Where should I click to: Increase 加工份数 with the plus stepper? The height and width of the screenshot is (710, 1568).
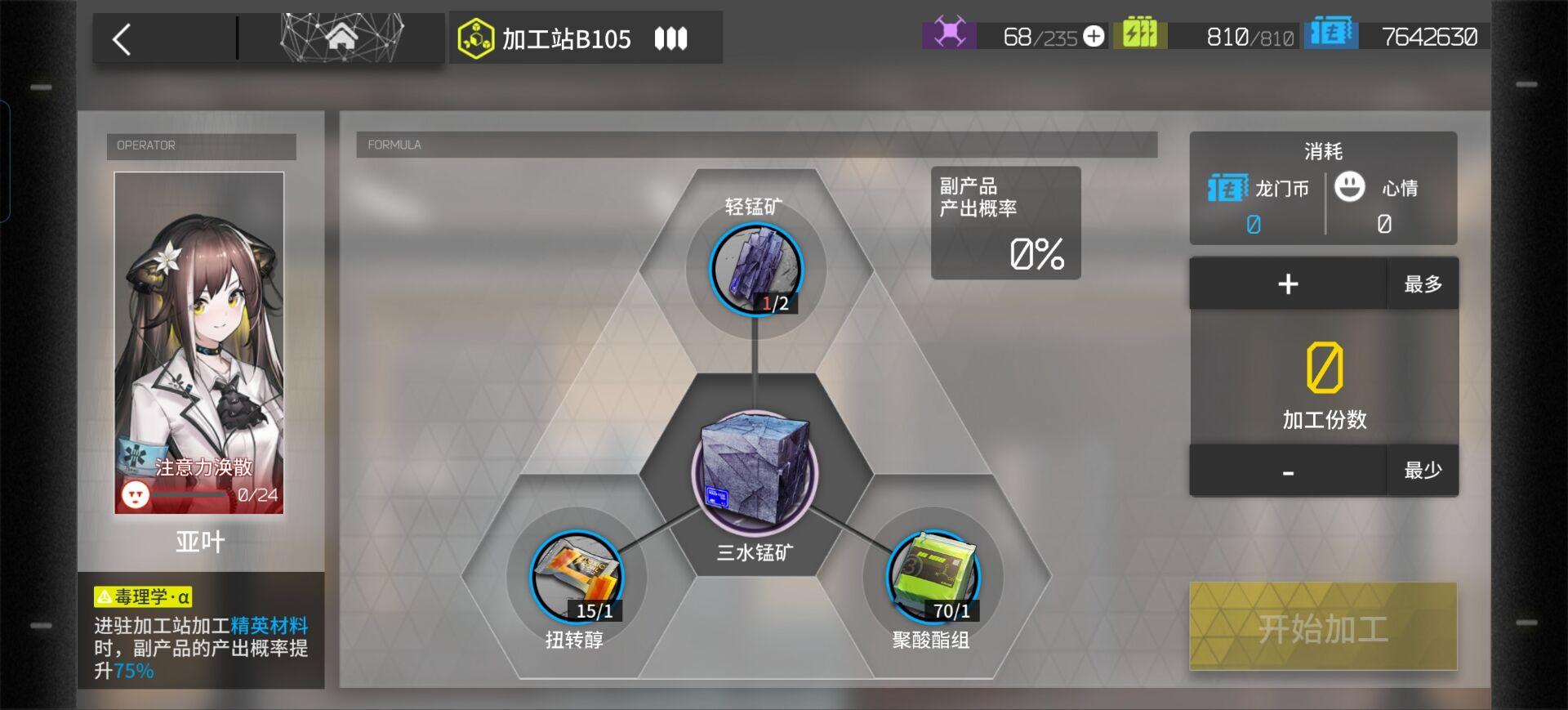[1287, 284]
